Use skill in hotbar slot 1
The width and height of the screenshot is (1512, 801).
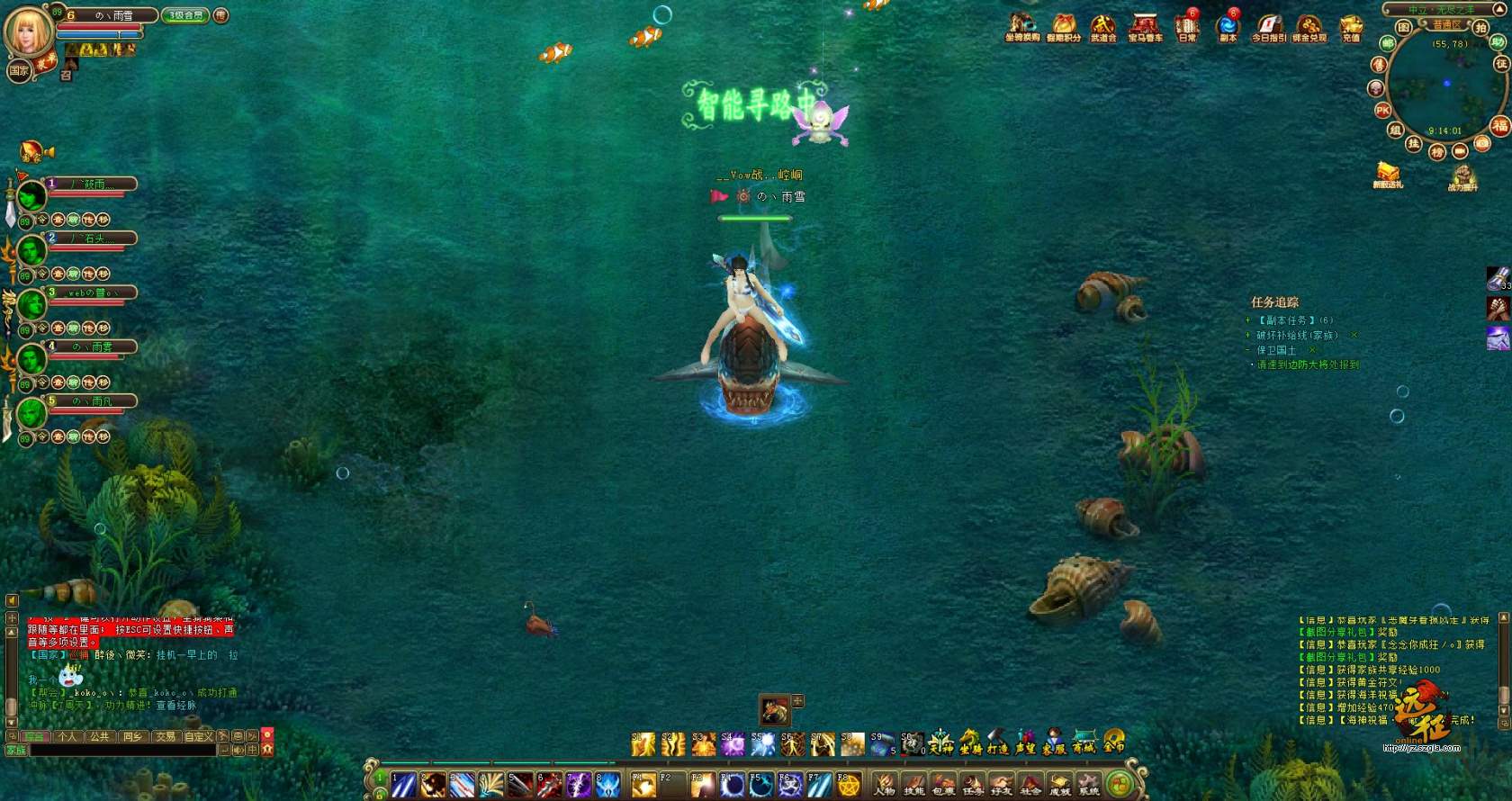coord(403,785)
